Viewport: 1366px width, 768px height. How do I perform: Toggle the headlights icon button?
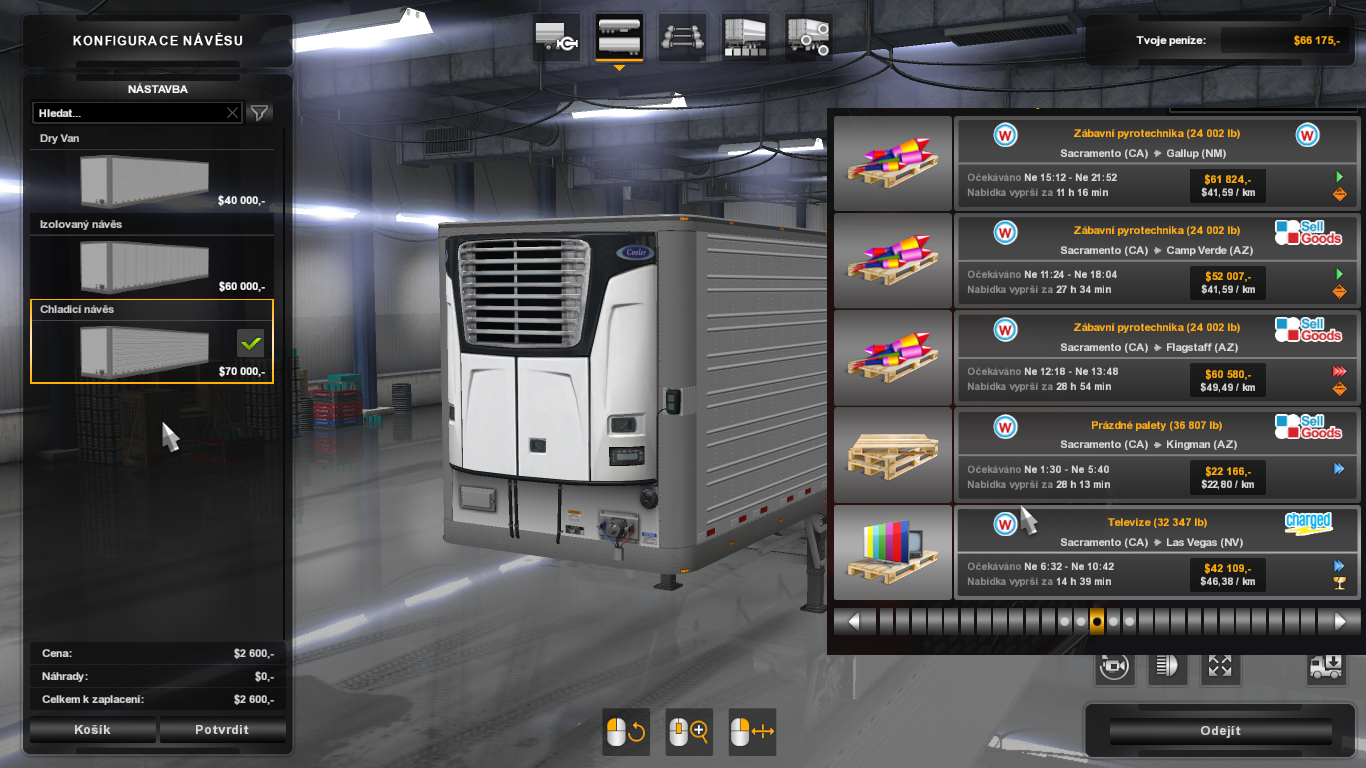point(1167,666)
